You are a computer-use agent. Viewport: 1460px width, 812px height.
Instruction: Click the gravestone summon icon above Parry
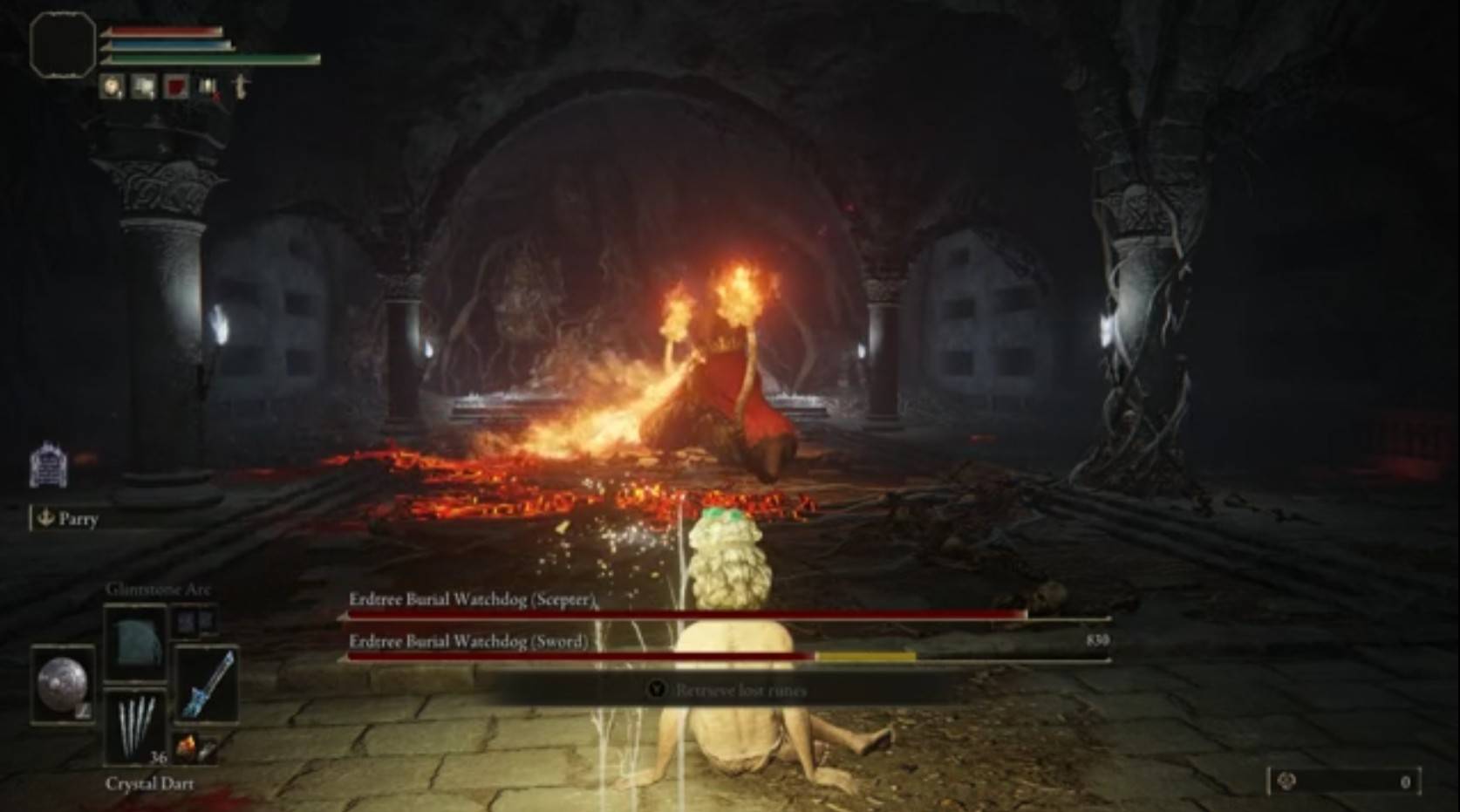49,464
